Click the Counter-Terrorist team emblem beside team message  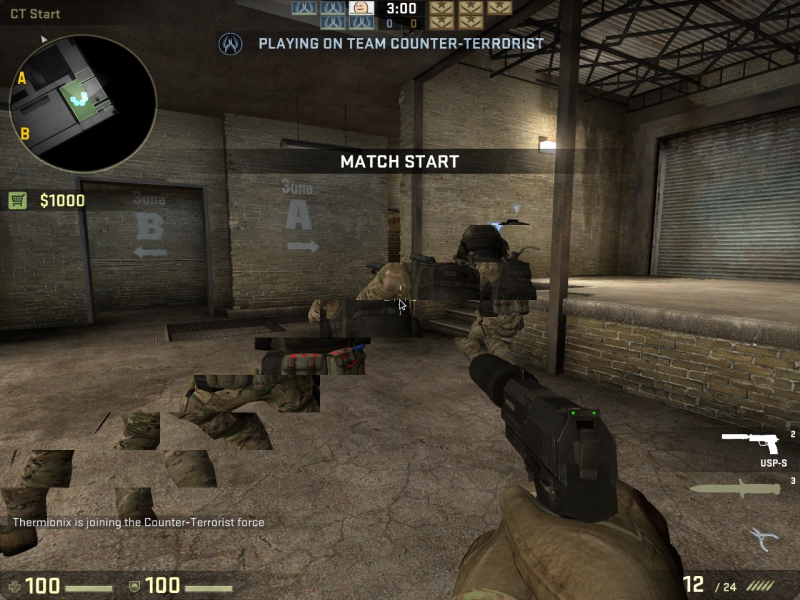click(x=232, y=44)
